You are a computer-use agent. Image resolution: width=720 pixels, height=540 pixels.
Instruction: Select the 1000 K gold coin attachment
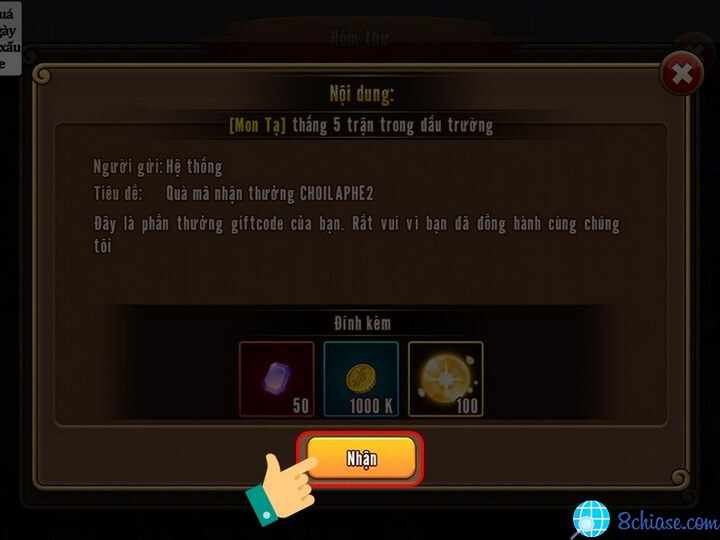361,379
